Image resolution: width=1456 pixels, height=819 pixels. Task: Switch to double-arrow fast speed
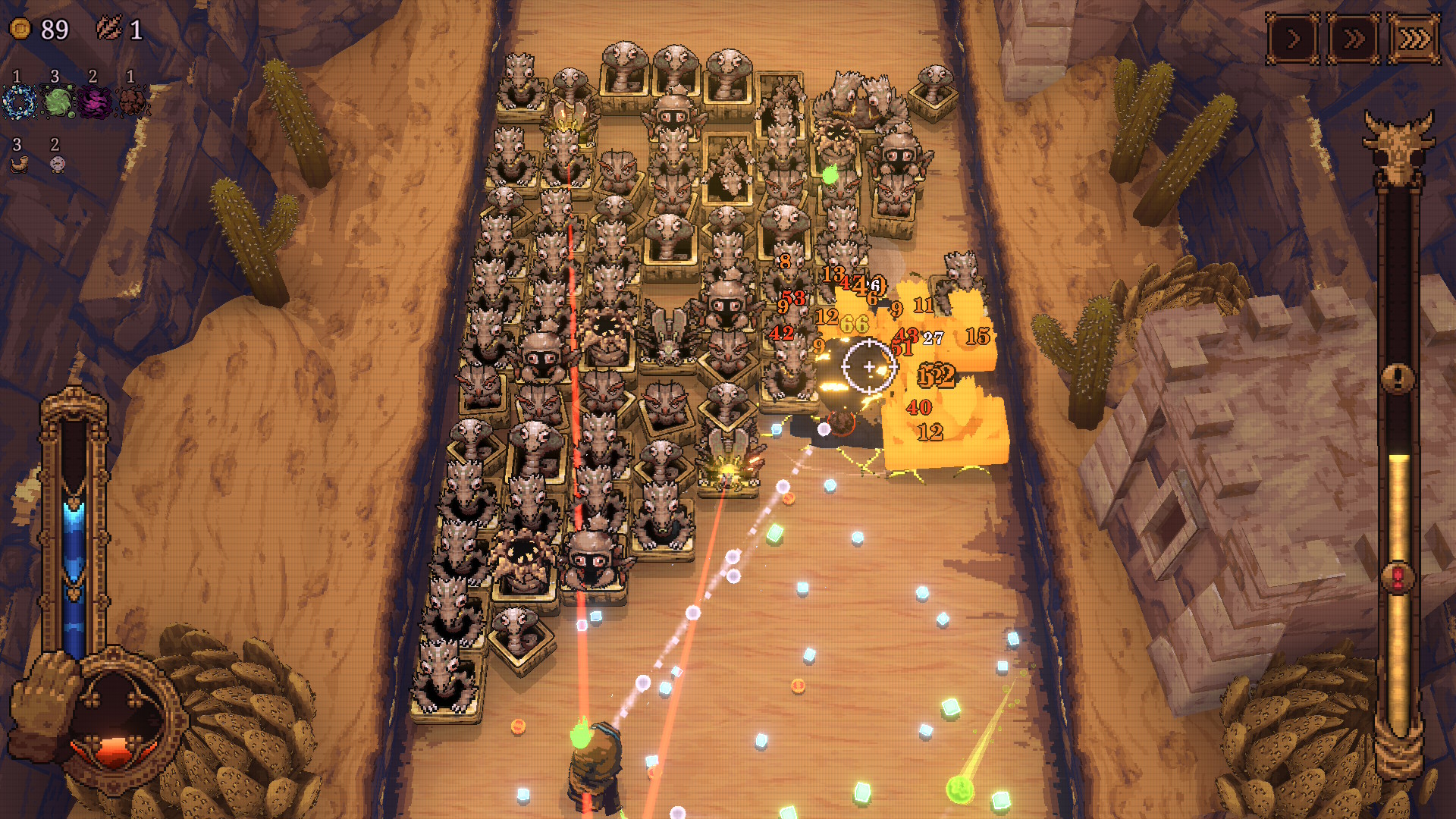[1354, 38]
